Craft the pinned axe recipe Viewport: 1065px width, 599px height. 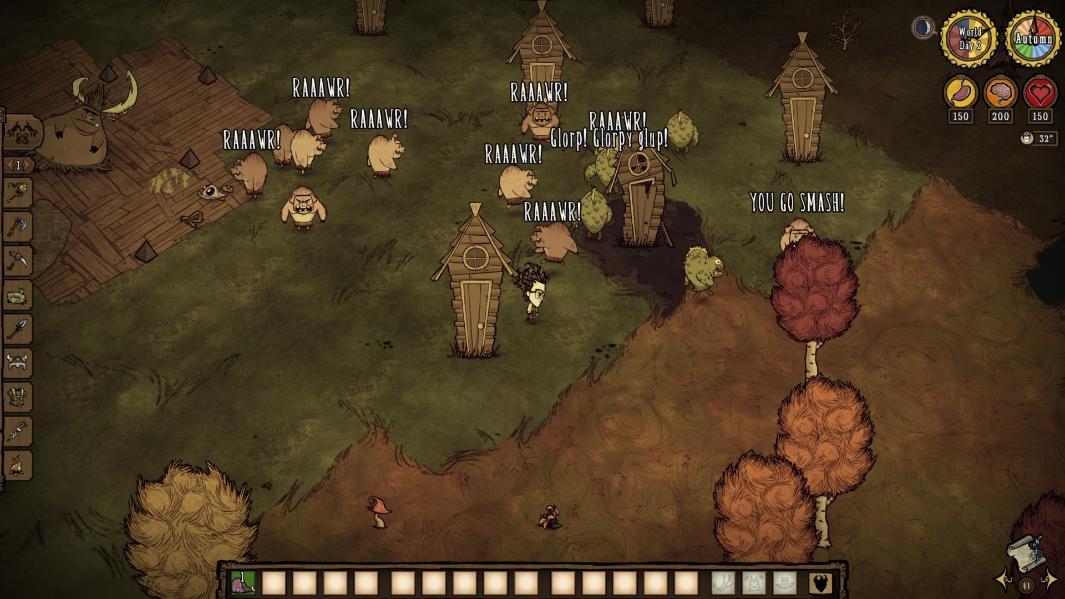click(19, 227)
